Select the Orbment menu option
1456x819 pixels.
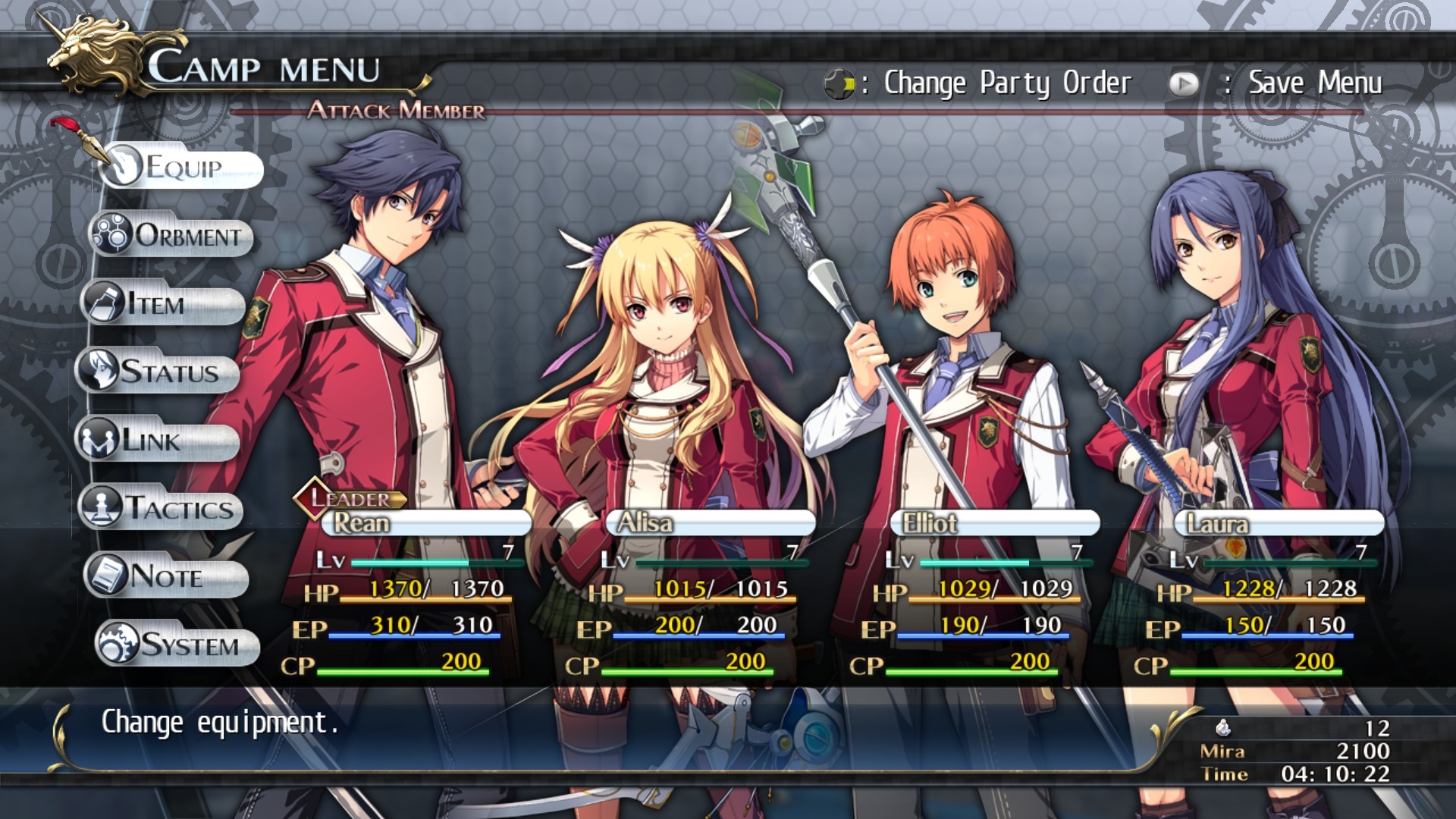pos(173,235)
